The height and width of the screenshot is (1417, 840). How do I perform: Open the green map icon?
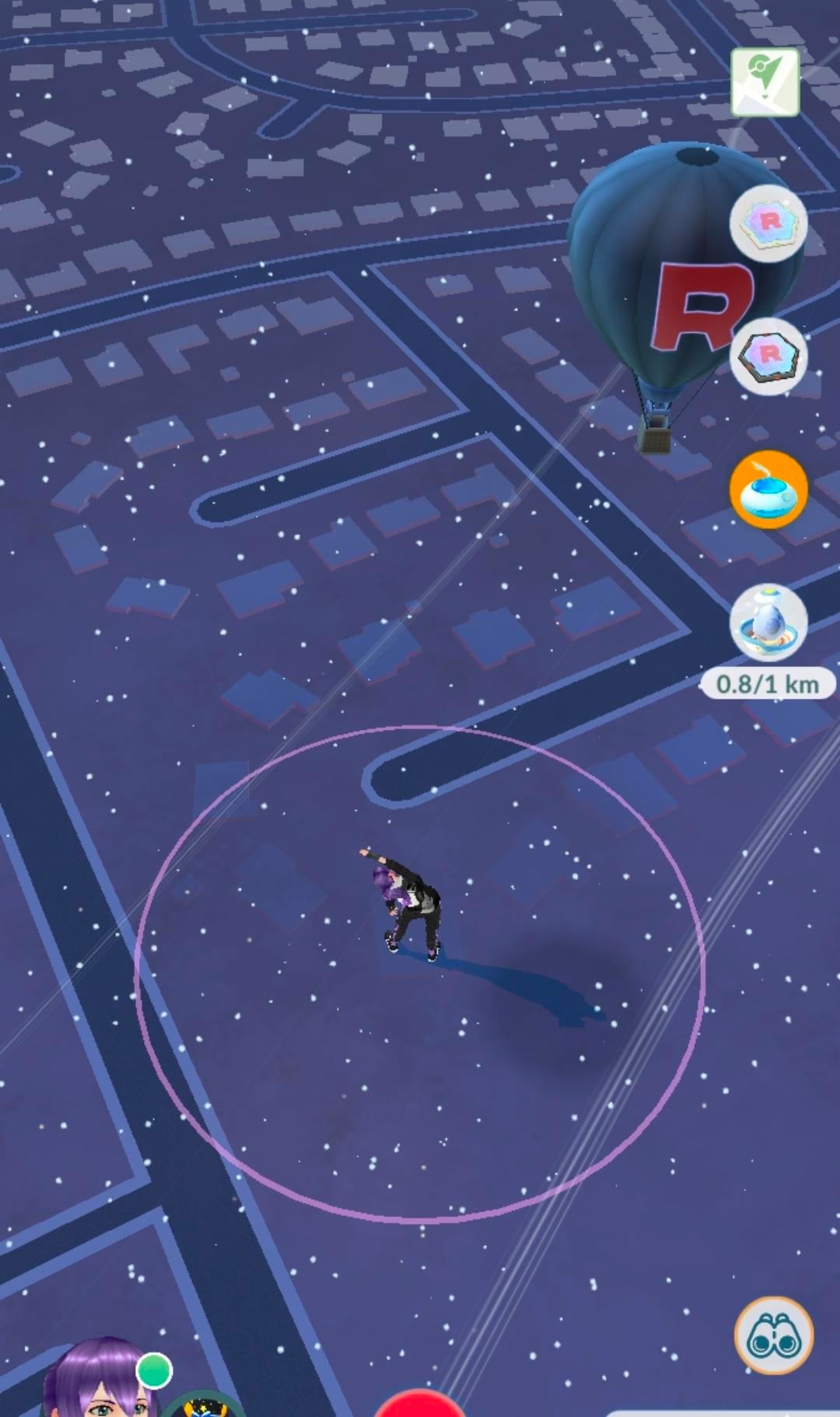765,82
